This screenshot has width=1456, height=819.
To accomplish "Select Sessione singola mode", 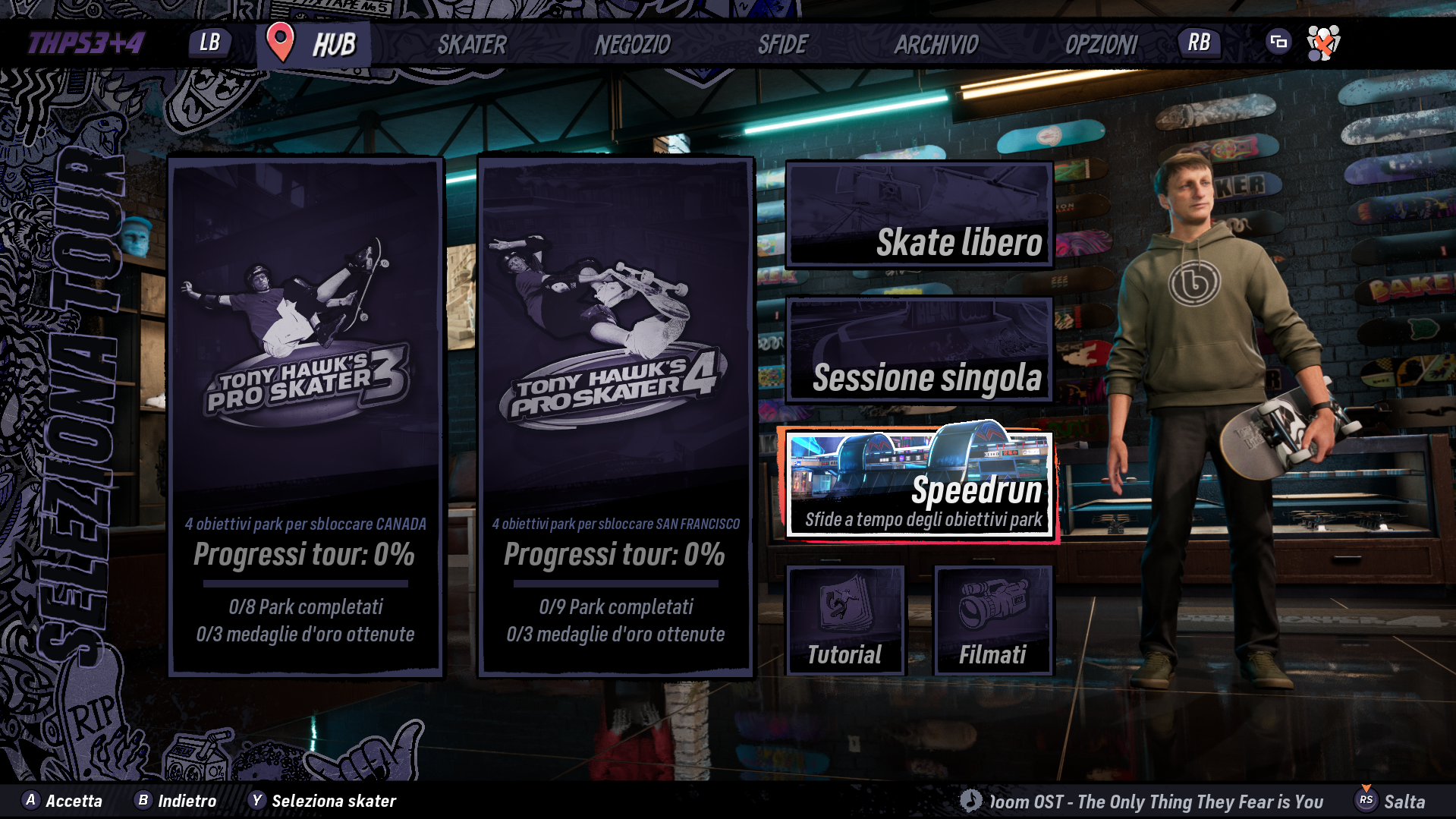I will point(920,350).
